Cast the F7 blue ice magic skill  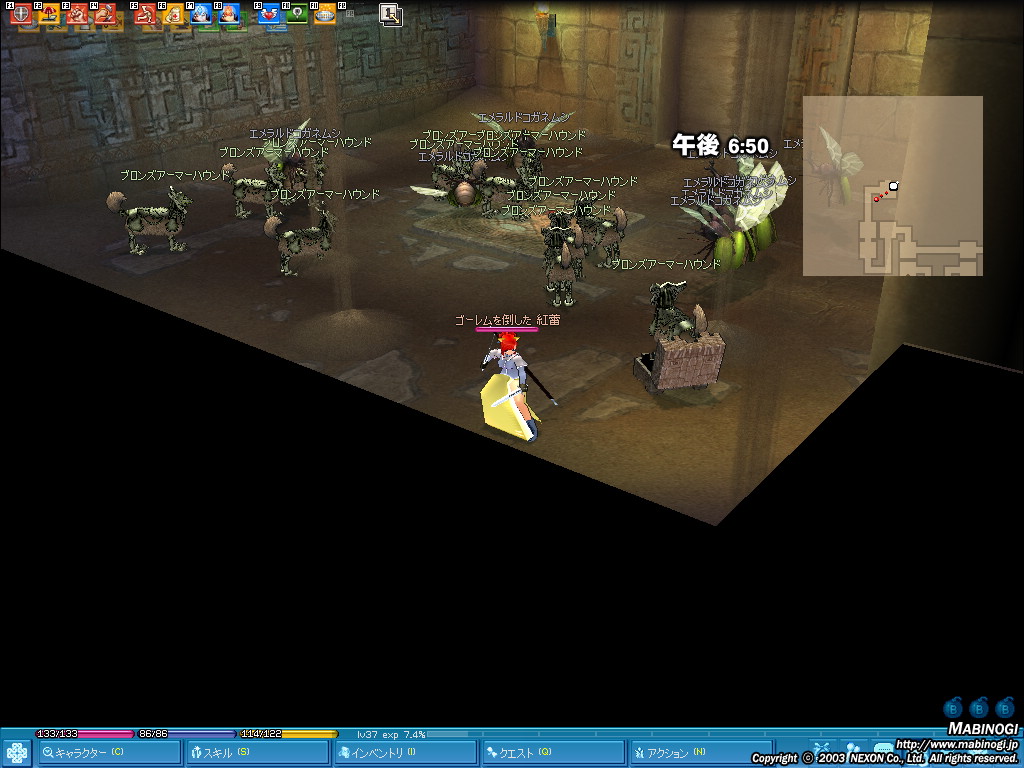[x=201, y=14]
